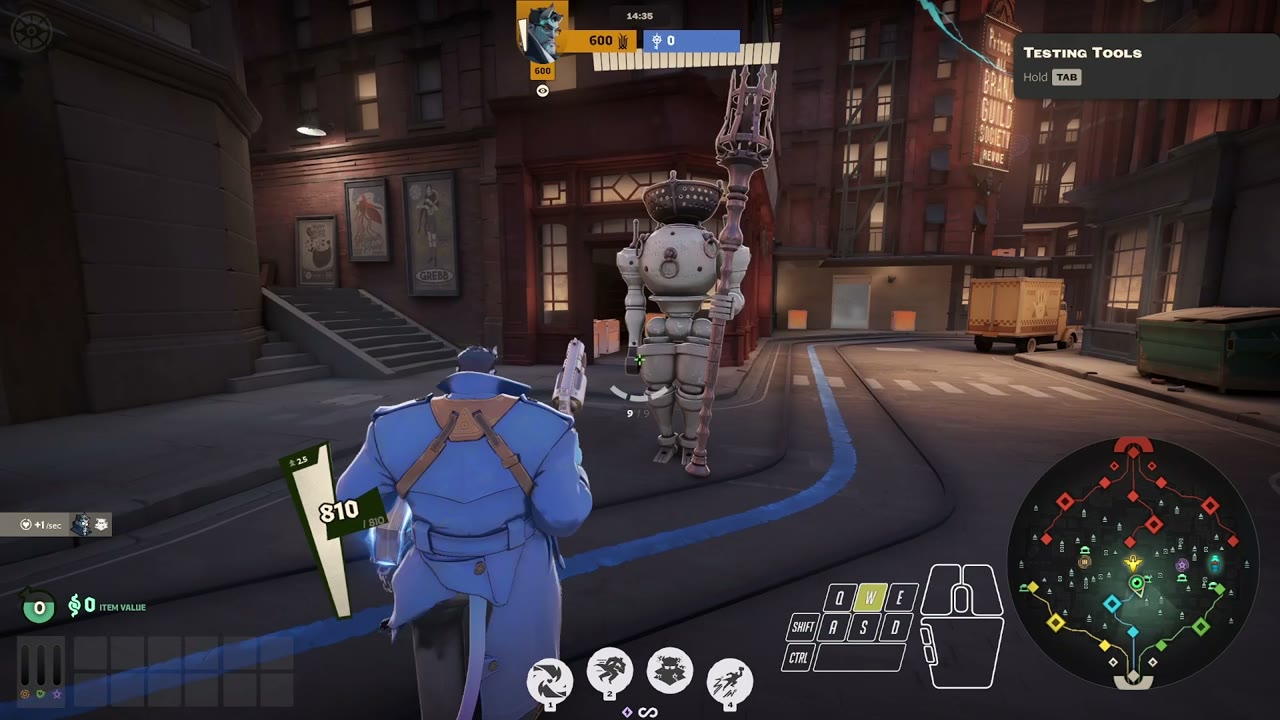
Task: Click the Testing Tools header label
Action: click(x=1083, y=52)
